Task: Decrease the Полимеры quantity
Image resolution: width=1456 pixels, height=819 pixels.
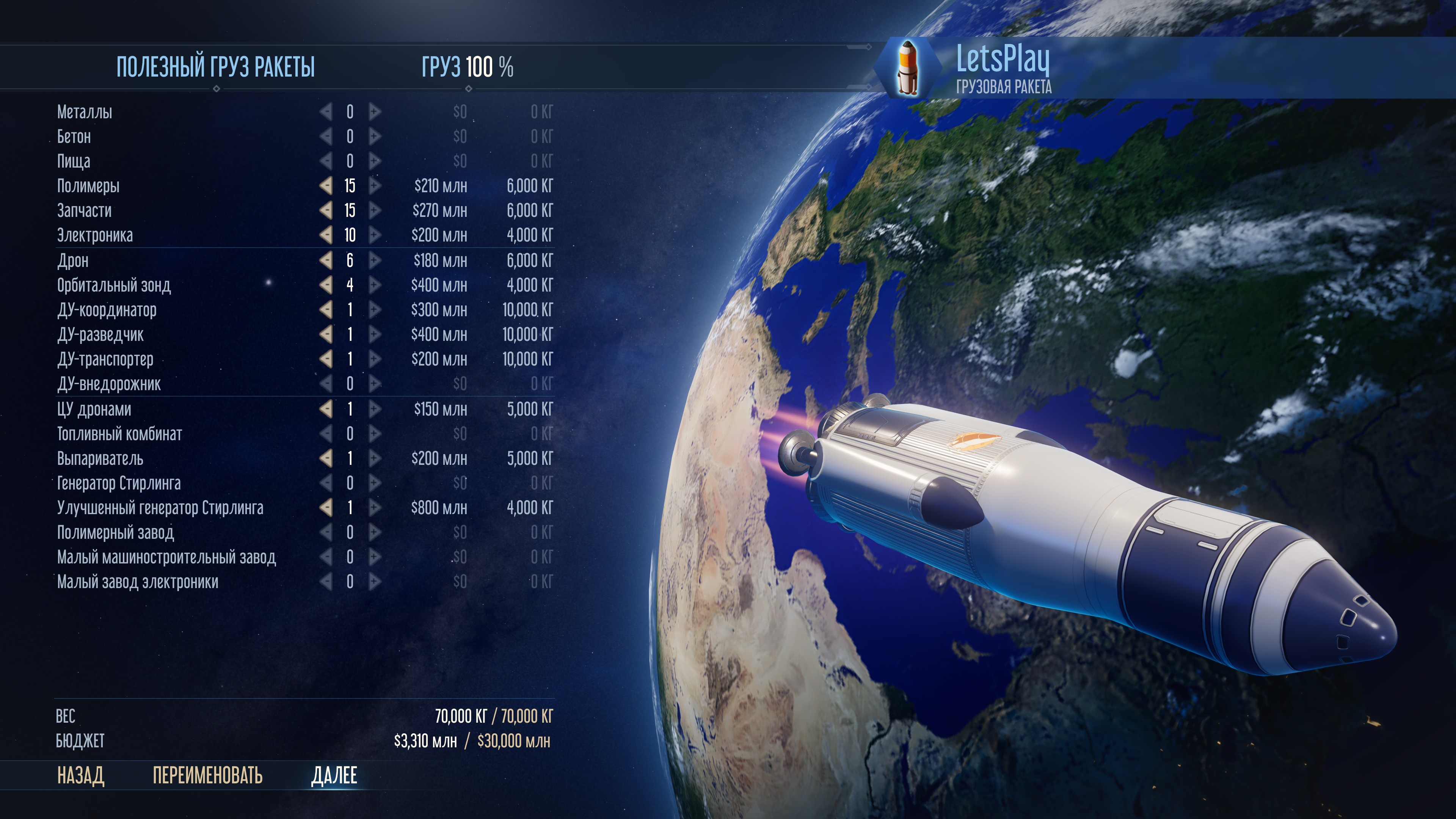Action: (326, 186)
